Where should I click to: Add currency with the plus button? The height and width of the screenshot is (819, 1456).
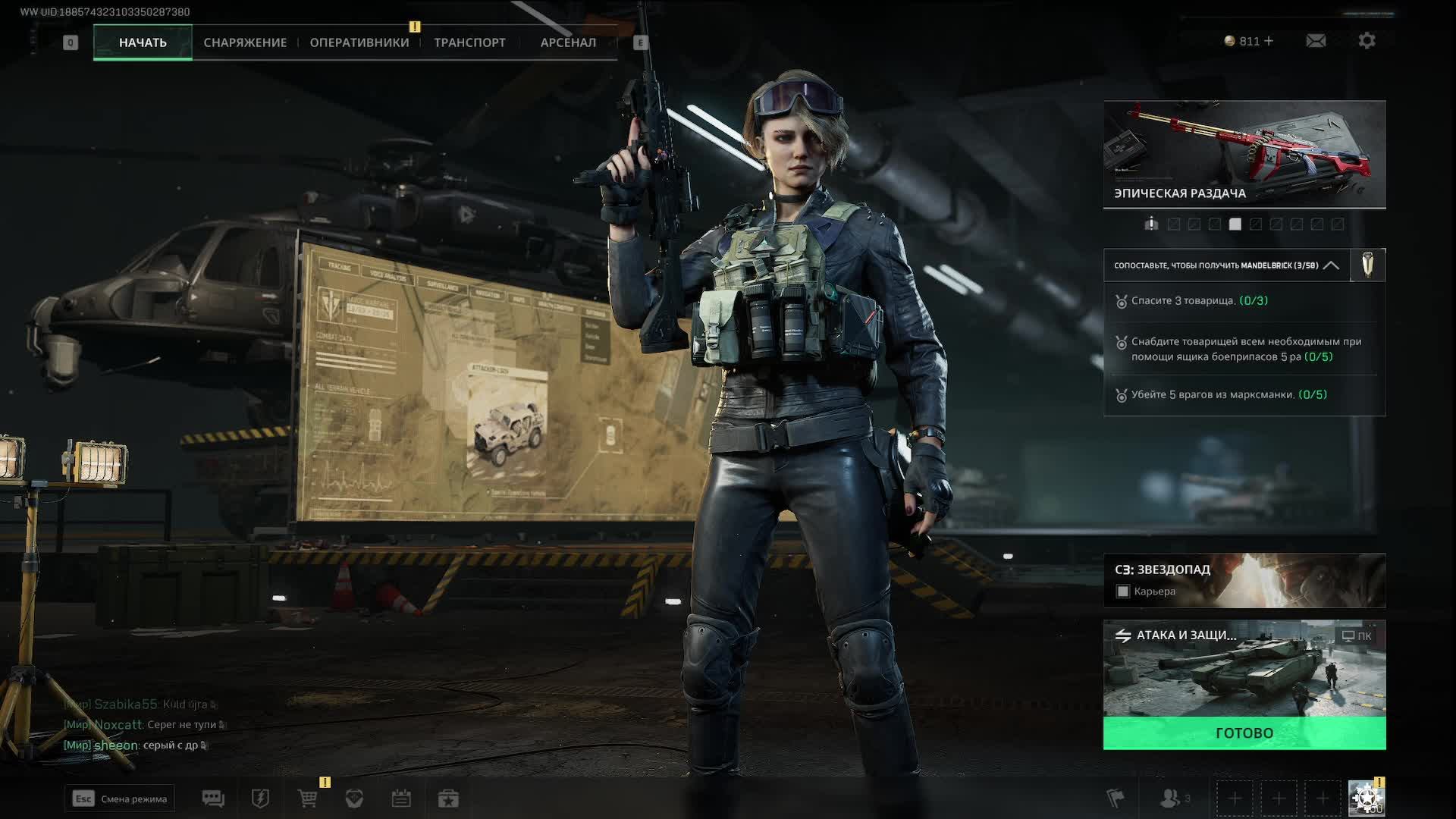tap(1269, 41)
